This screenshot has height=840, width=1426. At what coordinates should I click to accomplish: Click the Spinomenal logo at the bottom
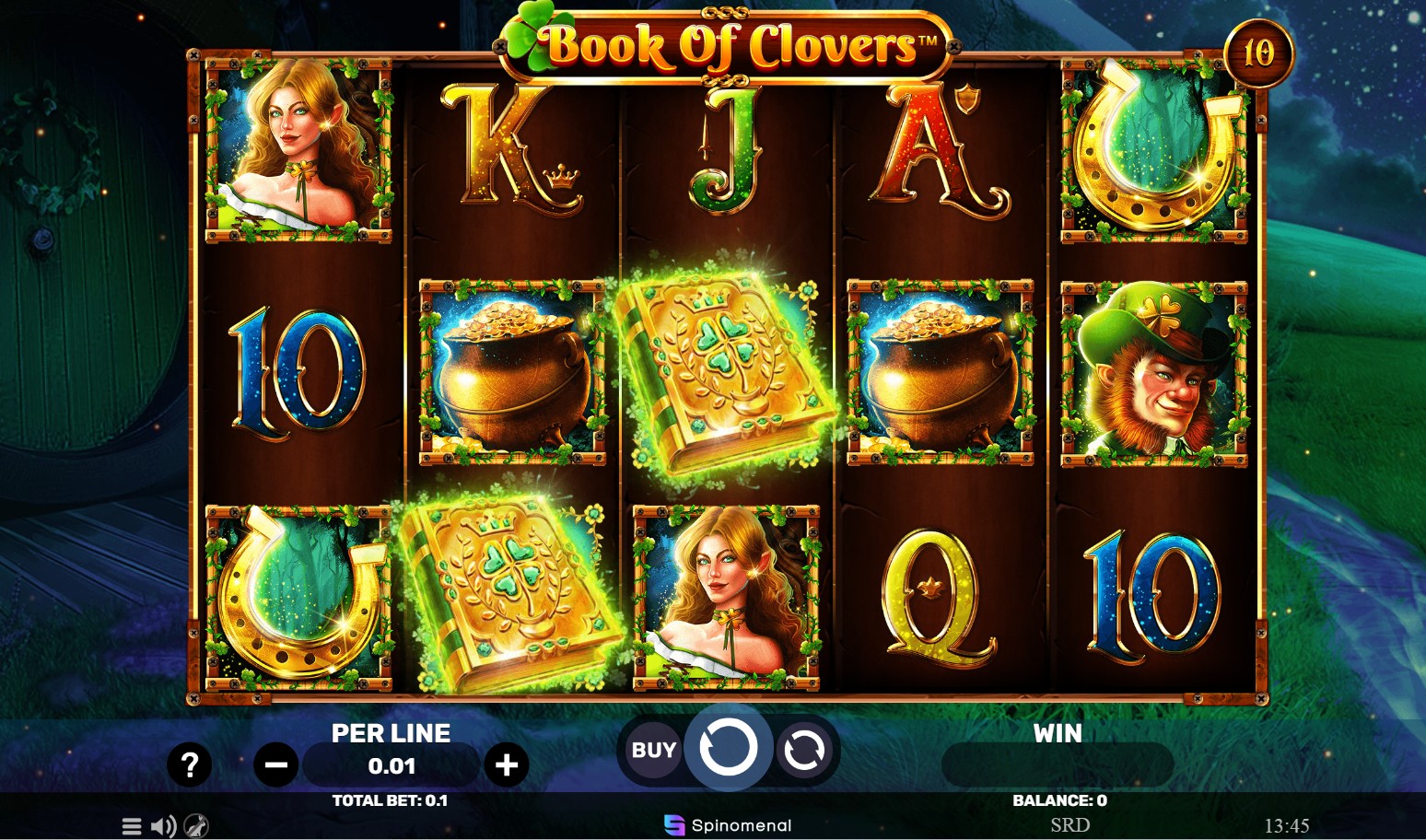[727, 824]
